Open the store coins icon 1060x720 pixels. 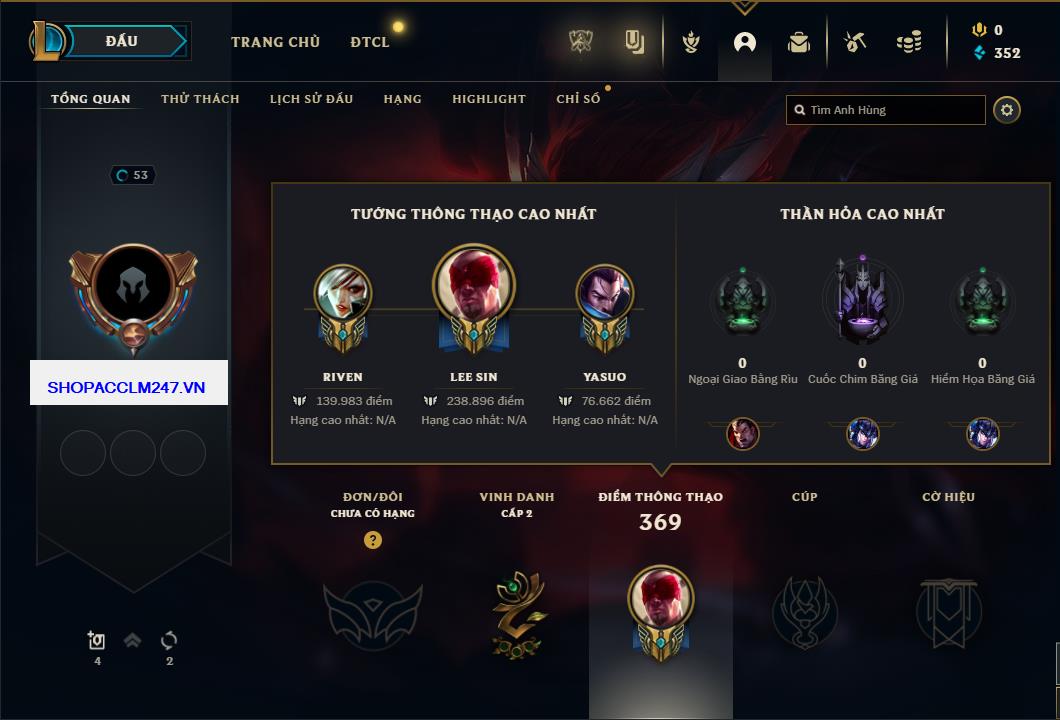(x=908, y=42)
